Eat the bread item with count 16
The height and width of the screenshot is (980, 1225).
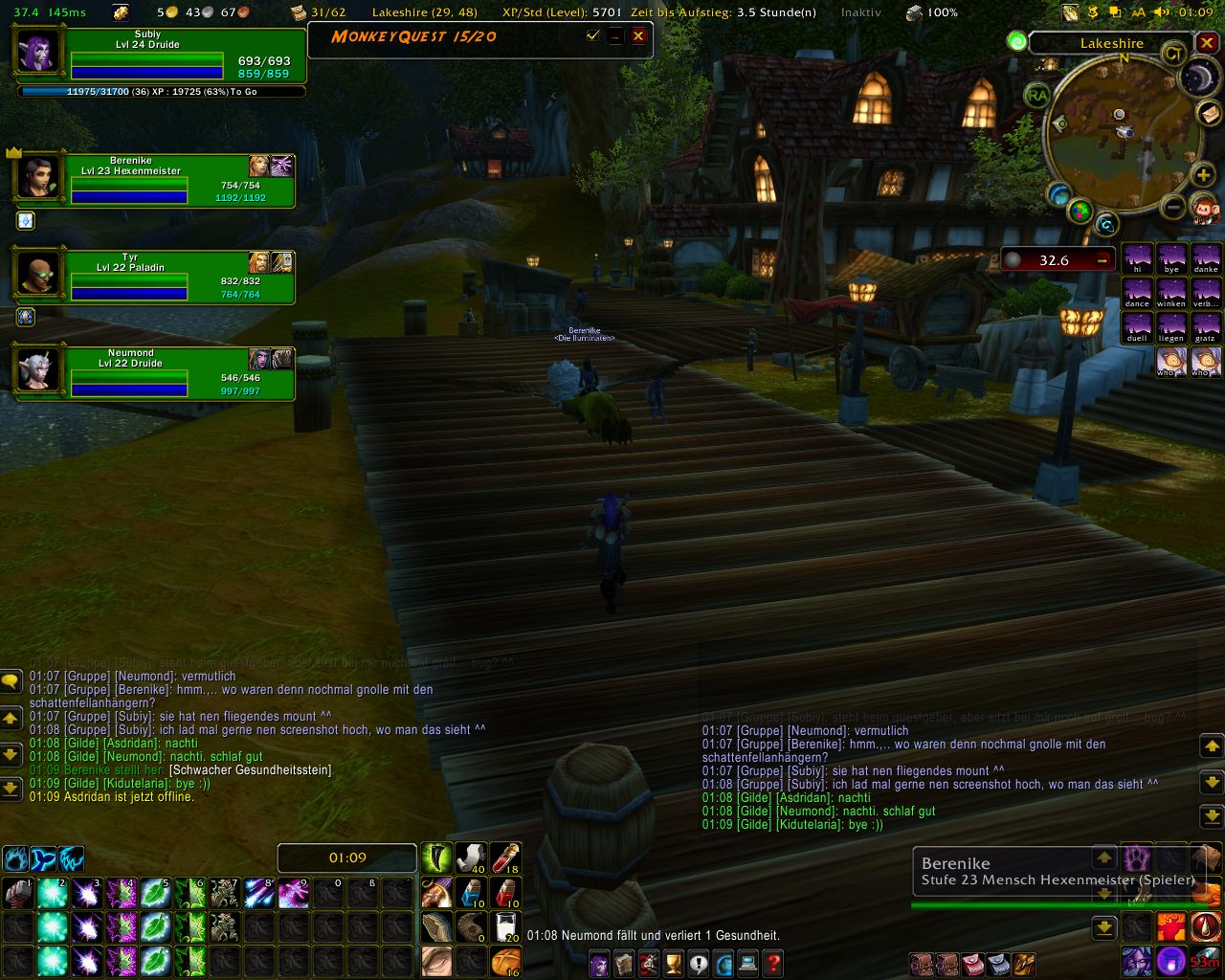pyautogui.click(x=505, y=961)
